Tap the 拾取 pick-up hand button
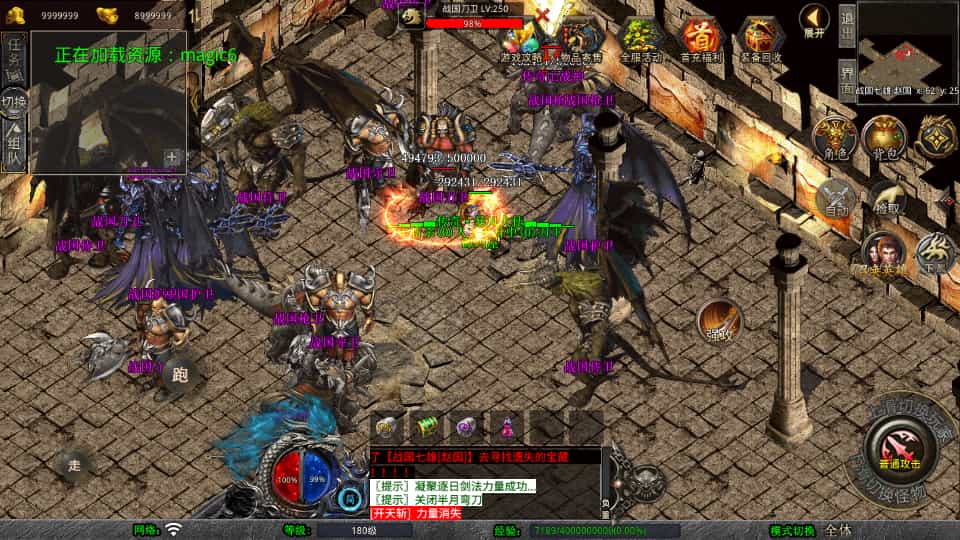 (886, 198)
